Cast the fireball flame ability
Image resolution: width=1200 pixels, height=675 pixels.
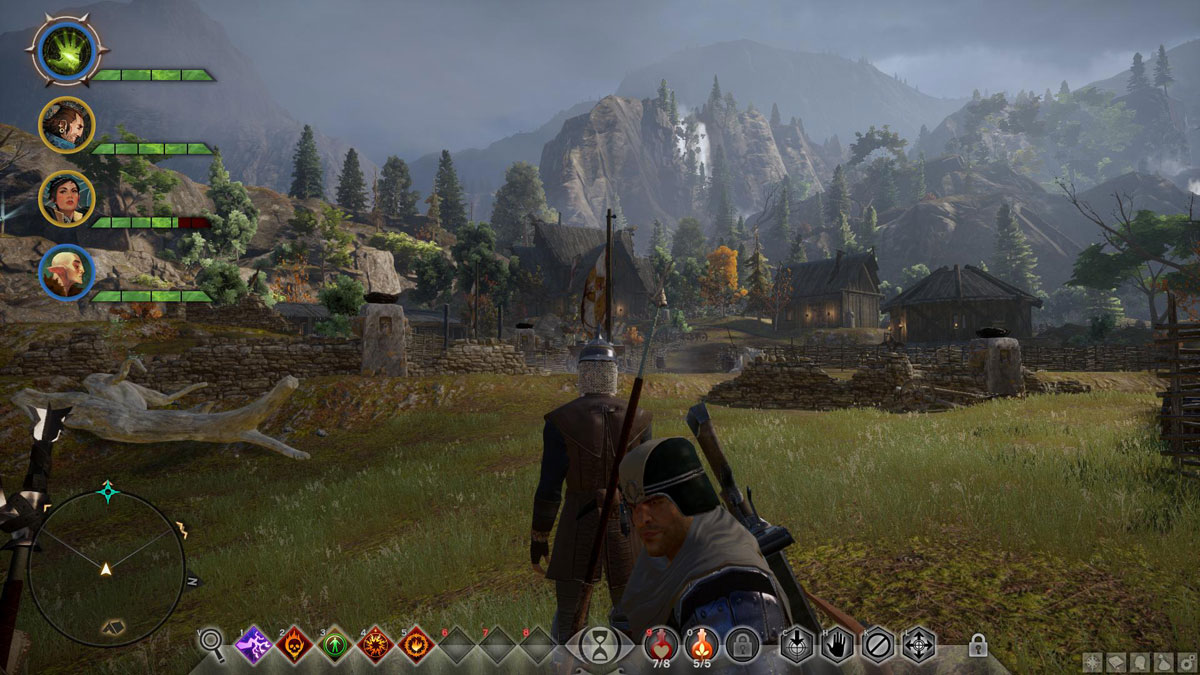(415, 645)
